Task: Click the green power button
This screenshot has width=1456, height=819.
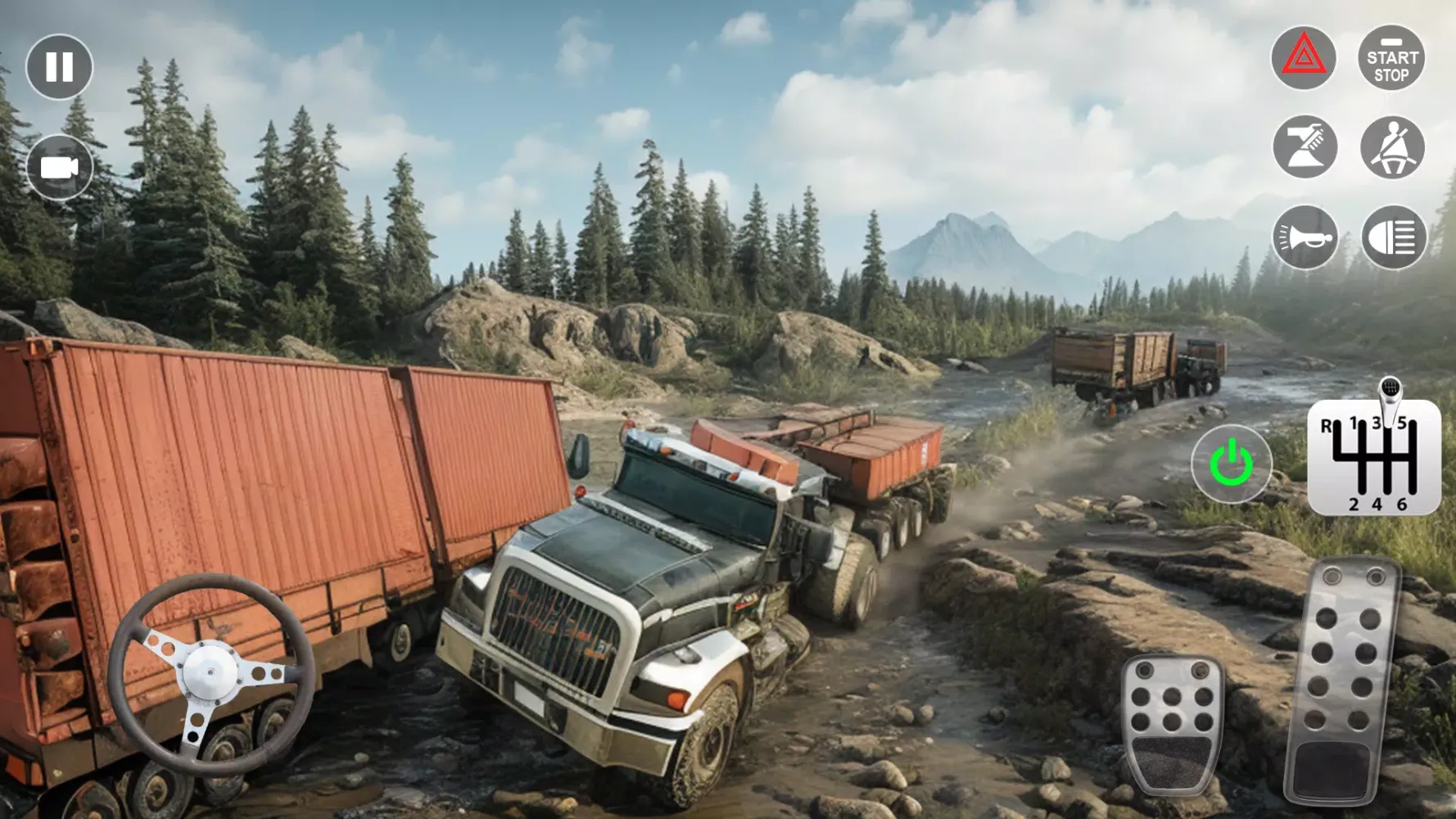Action: [x=1231, y=464]
